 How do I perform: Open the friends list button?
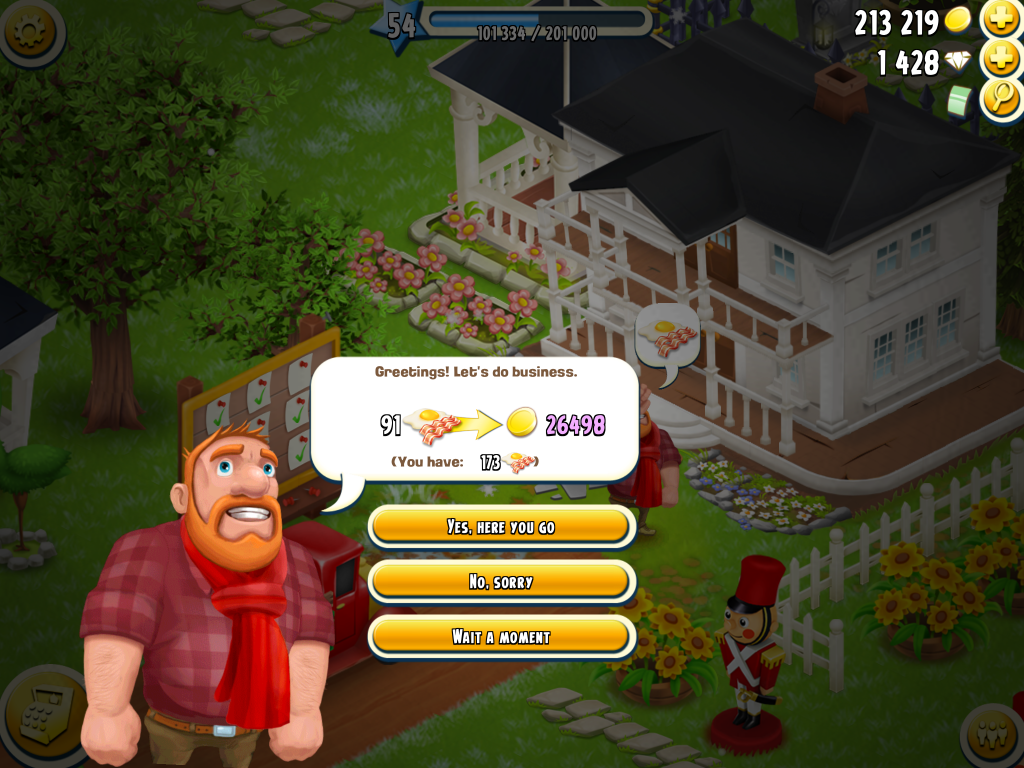(x=993, y=738)
